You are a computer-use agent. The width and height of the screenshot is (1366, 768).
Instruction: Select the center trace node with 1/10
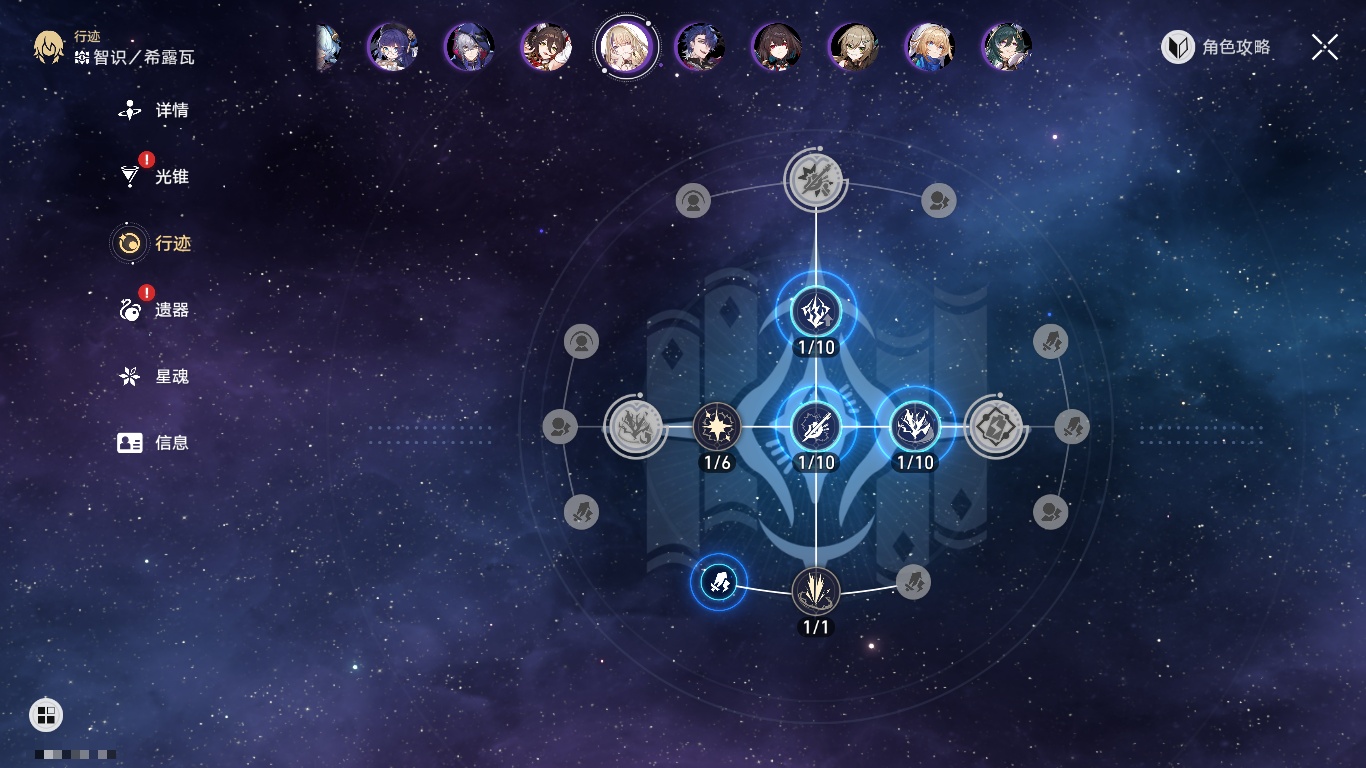point(816,428)
